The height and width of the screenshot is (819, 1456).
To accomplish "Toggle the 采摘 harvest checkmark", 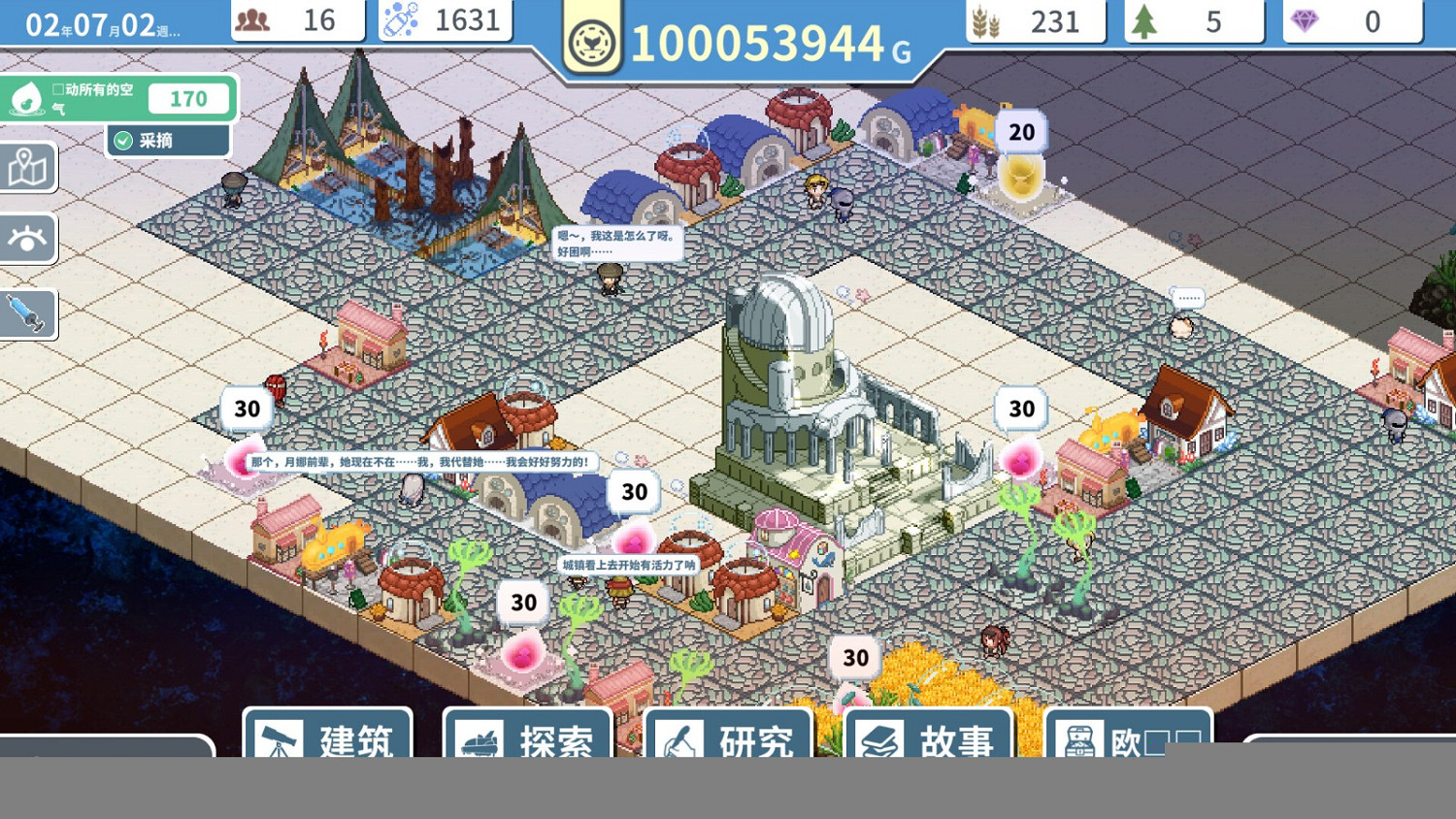I will click(122, 140).
